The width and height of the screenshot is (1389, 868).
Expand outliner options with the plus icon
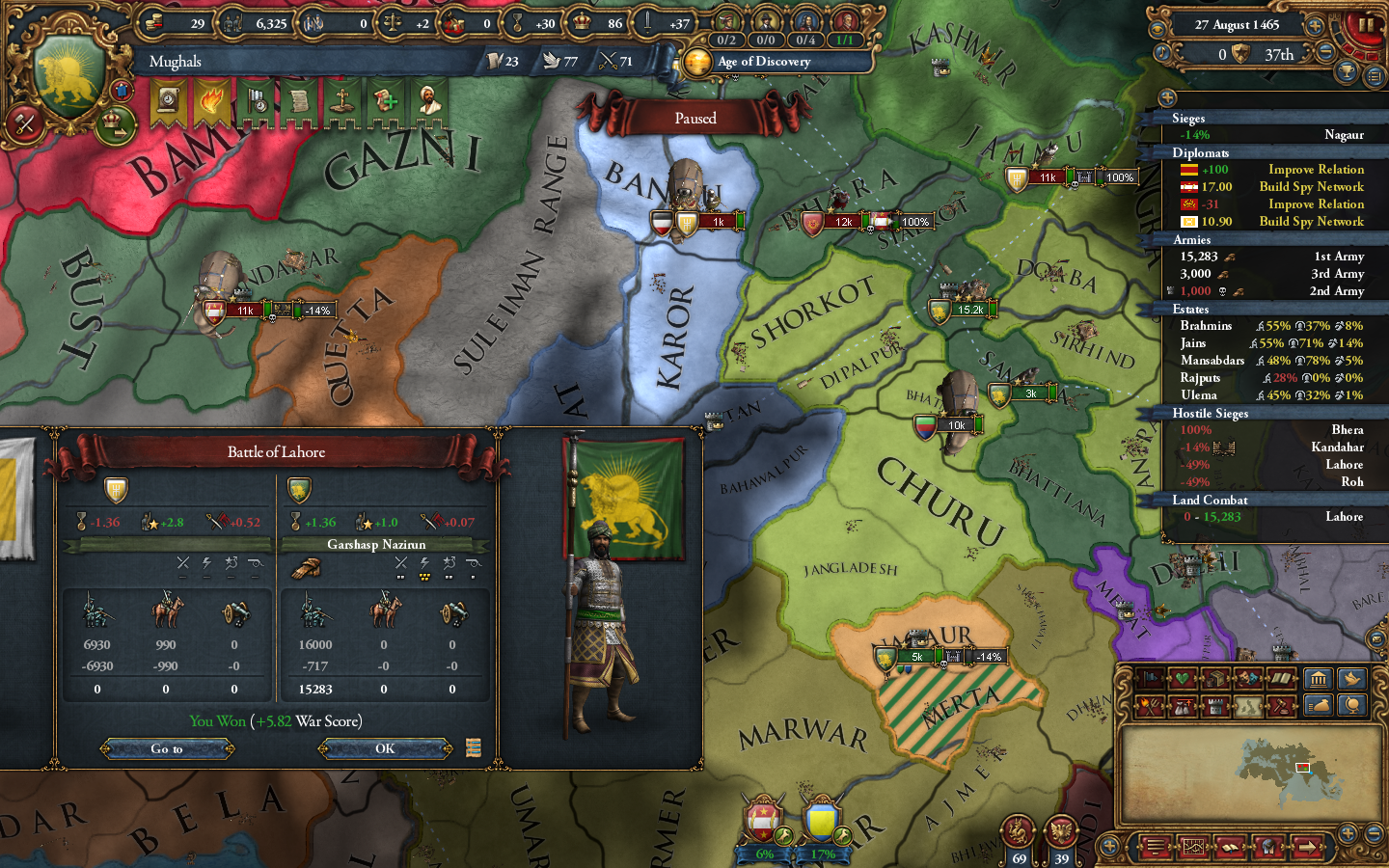pyautogui.click(x=1168, y=96)
